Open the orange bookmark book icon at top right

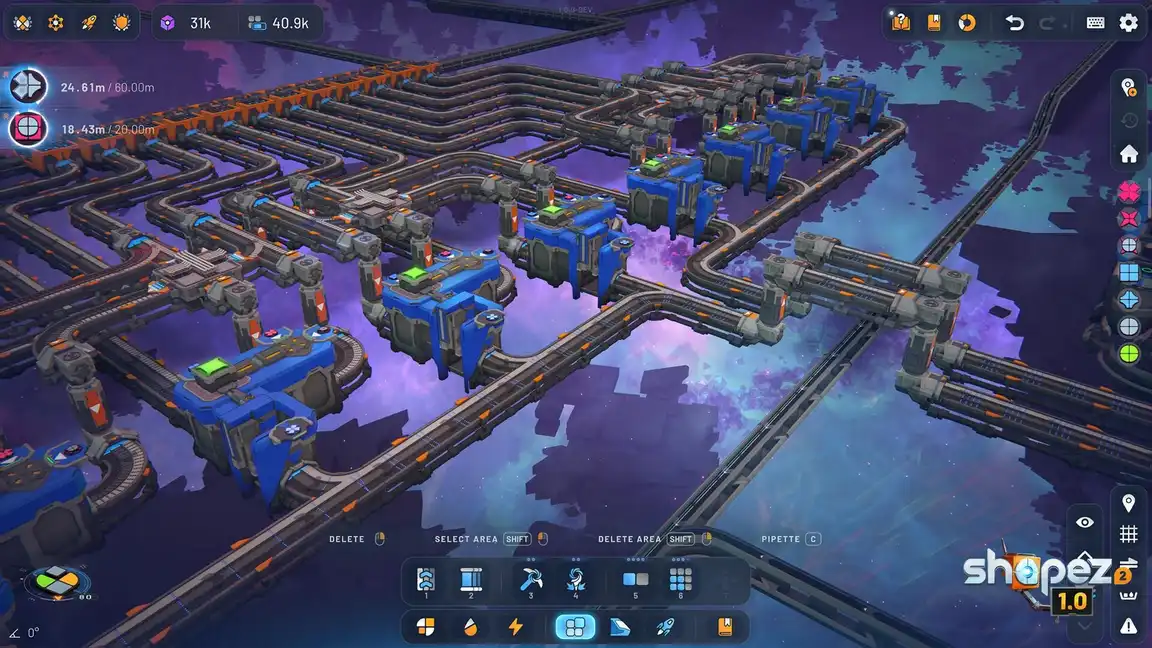[x=934, y=22]
